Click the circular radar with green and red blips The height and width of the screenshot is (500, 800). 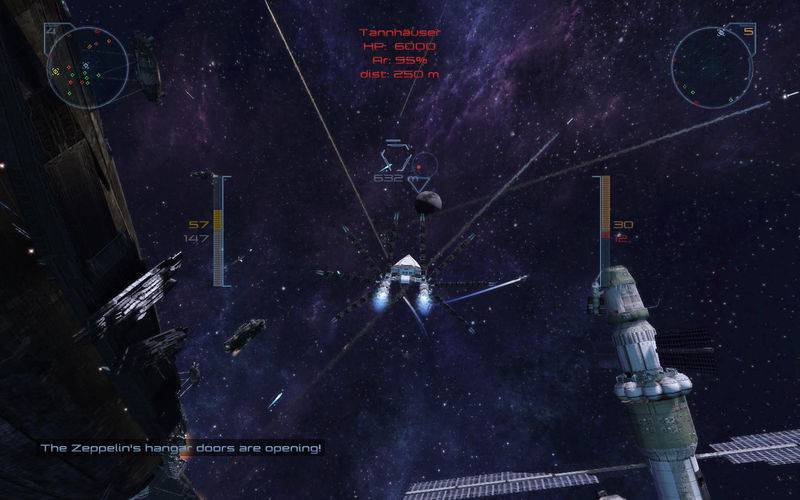click(87, 66)
